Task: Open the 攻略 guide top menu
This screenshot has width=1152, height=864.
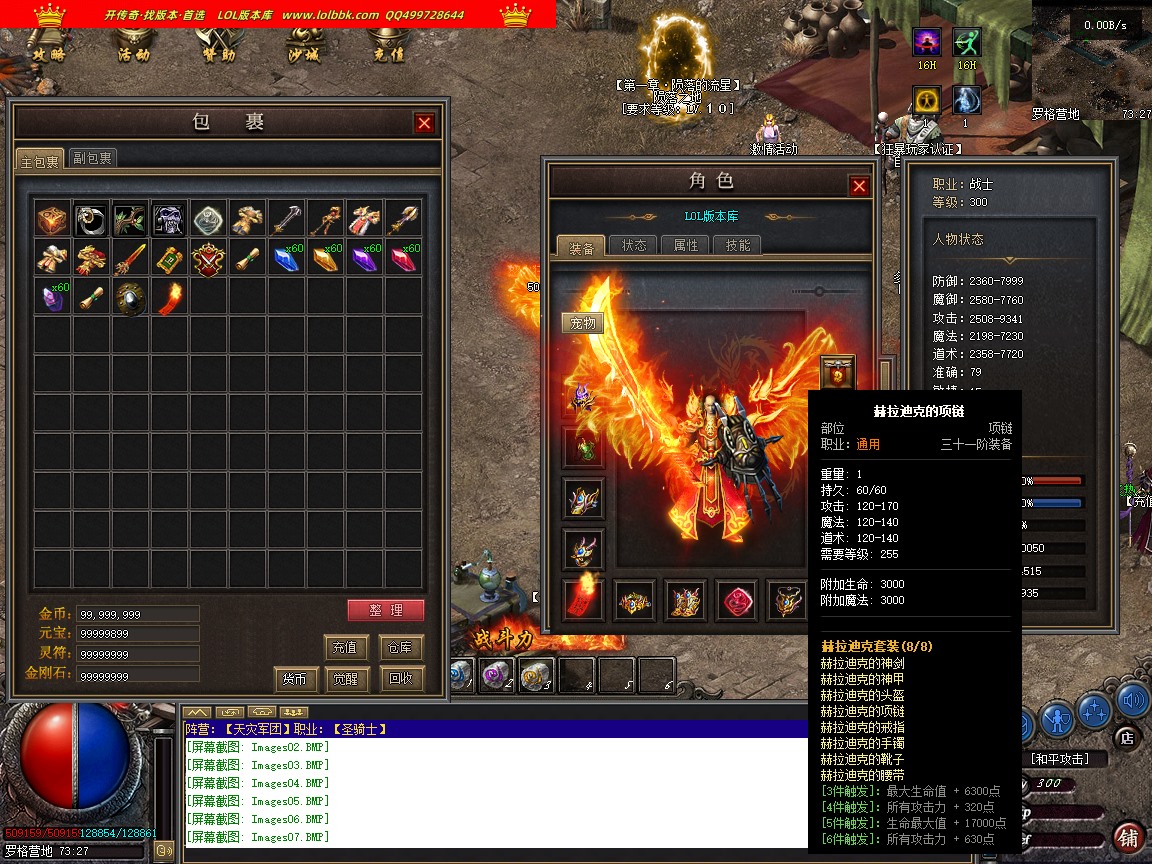Action: click(49, 55)
